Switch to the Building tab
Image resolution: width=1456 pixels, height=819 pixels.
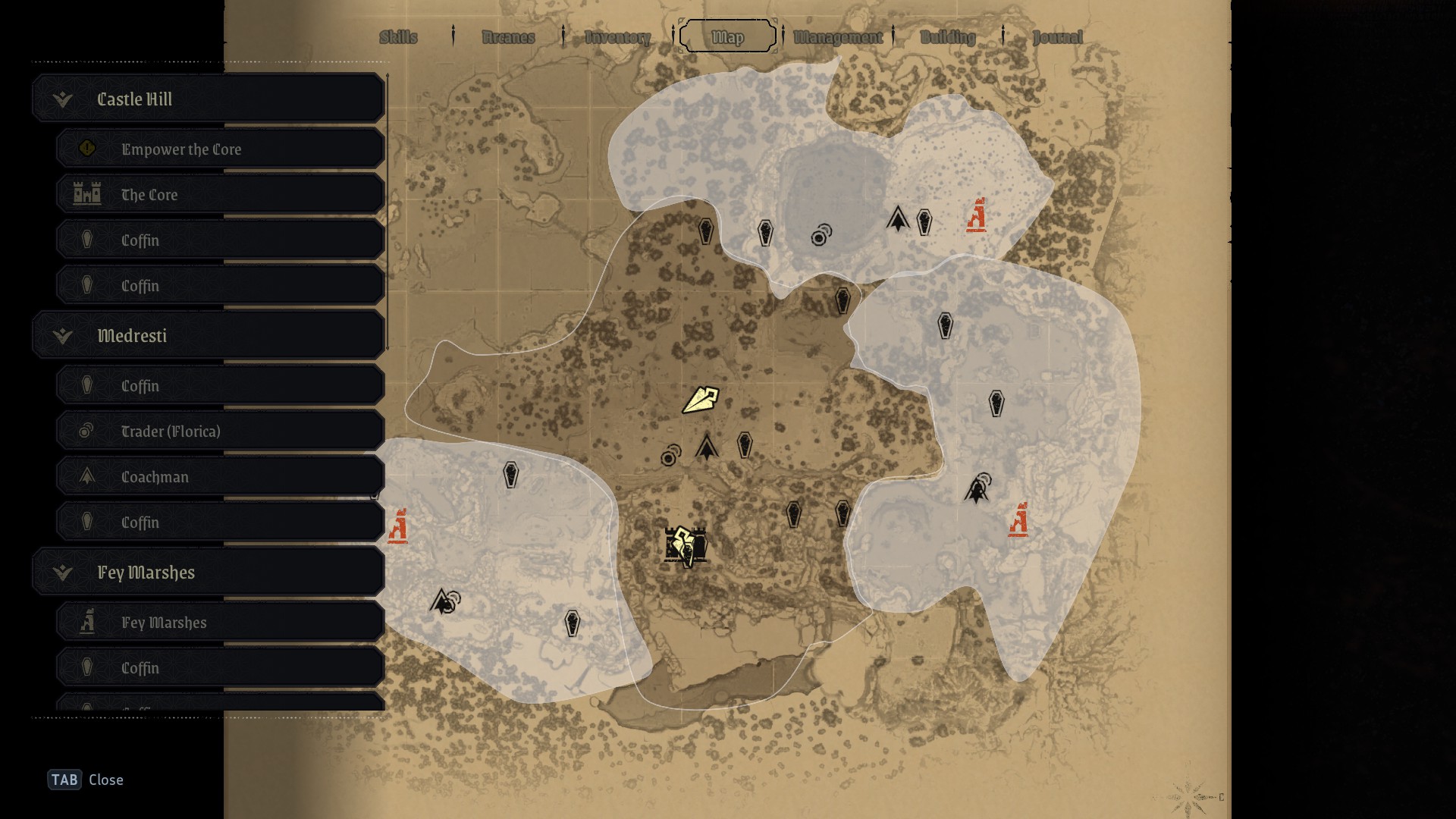tap(948, 37)
